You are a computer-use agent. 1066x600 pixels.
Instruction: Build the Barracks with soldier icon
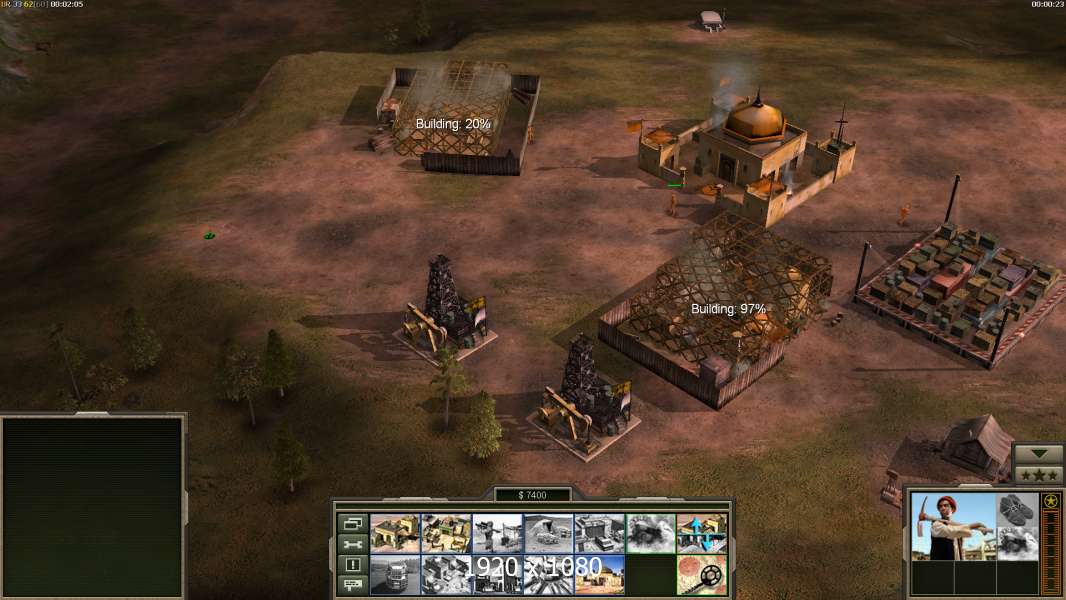(497, 533)
